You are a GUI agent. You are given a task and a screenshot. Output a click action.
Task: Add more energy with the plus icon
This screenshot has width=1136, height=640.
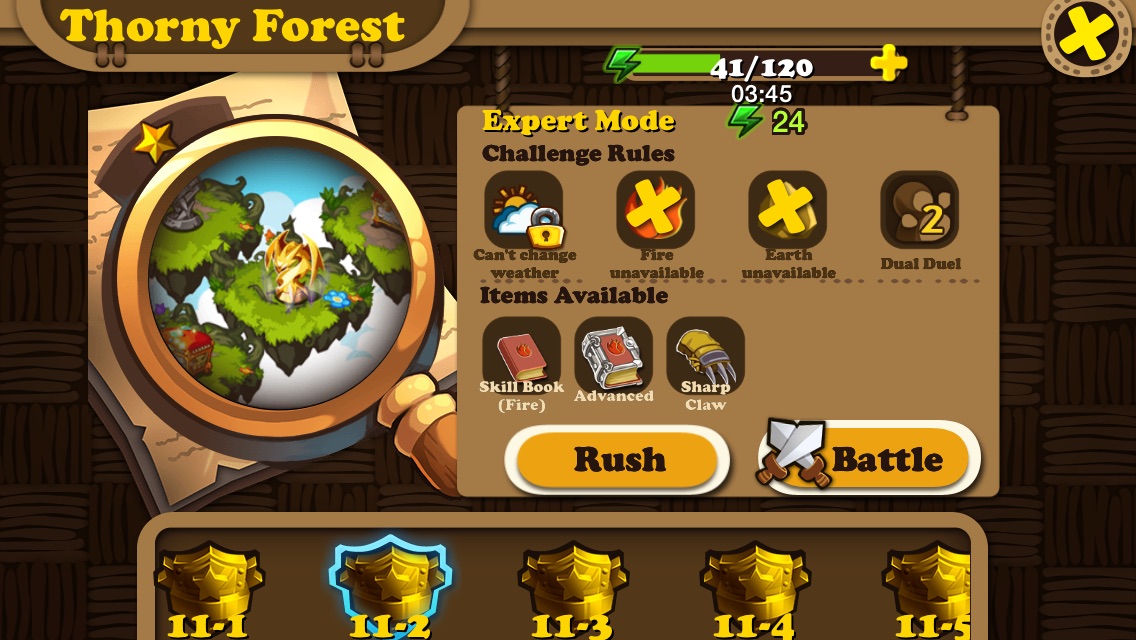(x=887, y=64)
